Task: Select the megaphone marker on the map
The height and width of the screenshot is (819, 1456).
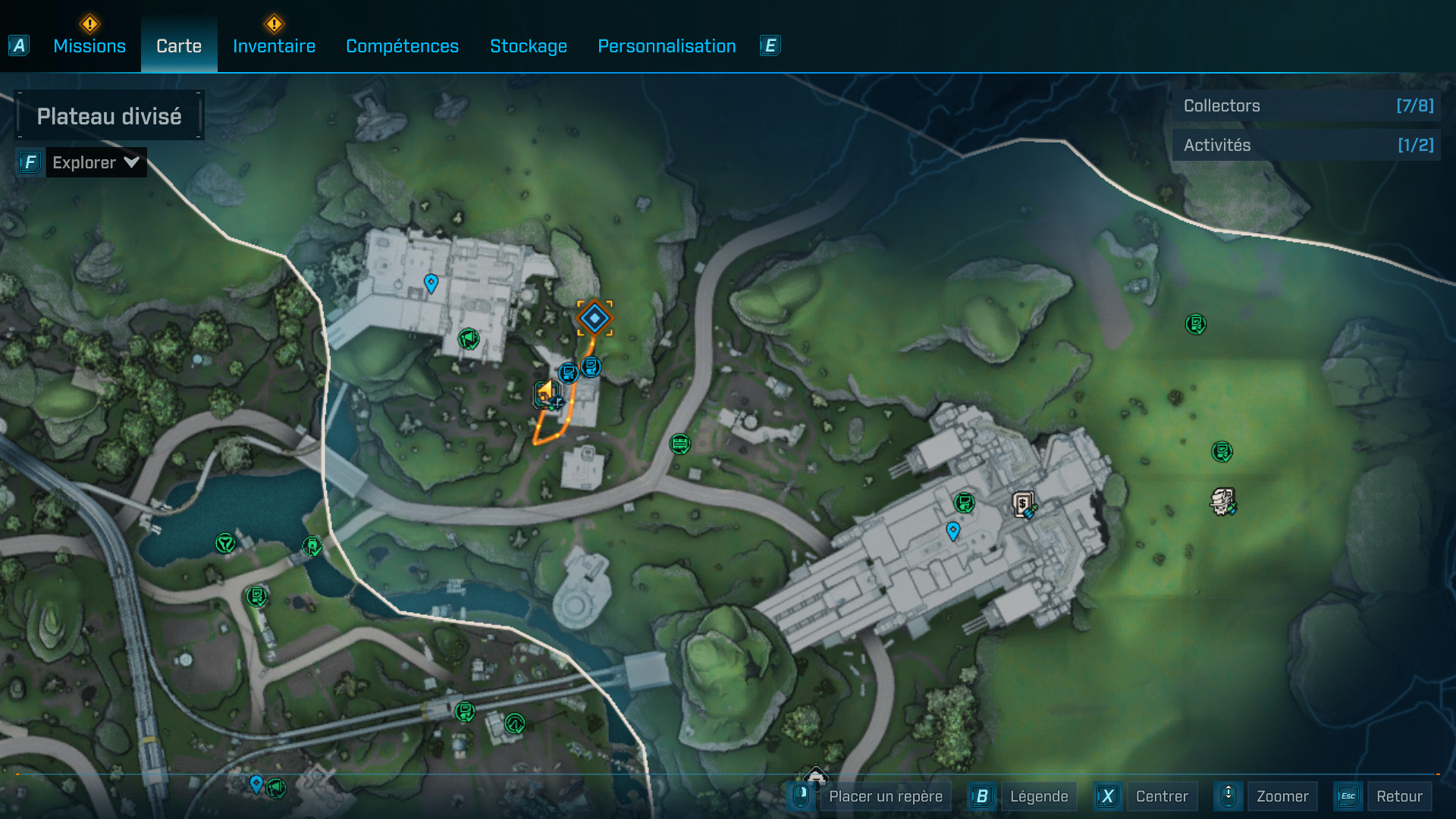Action: point(469,338)
